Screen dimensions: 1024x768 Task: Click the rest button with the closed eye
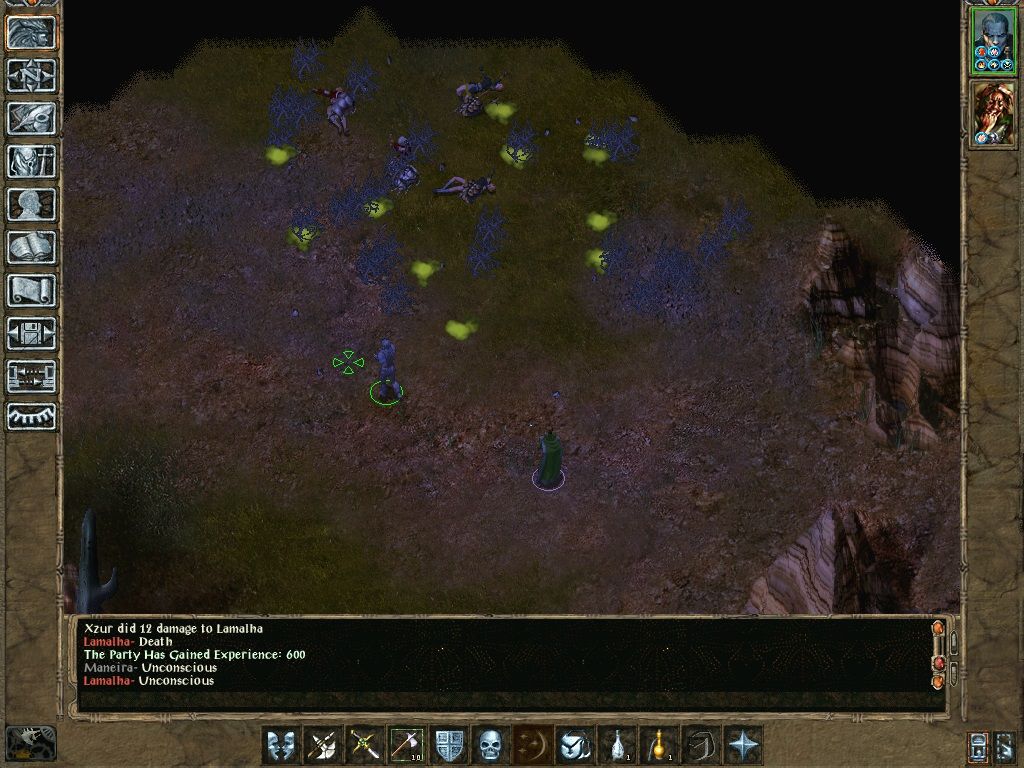point(32,418)
